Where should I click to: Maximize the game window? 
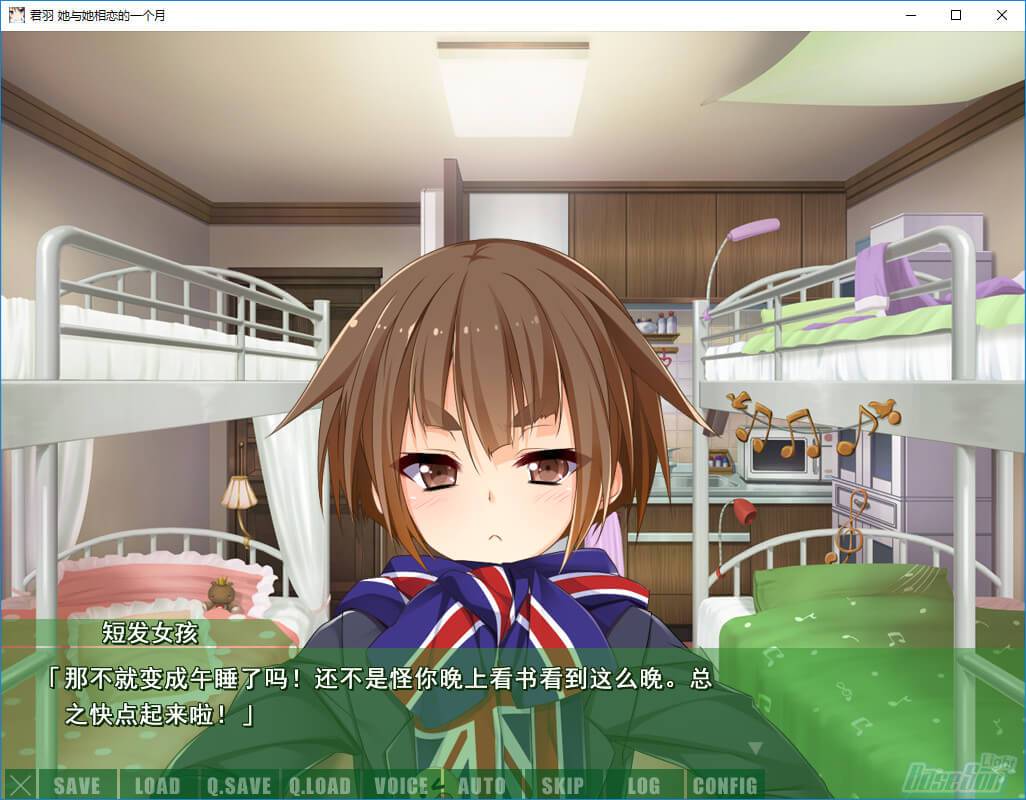coord(956,15)
